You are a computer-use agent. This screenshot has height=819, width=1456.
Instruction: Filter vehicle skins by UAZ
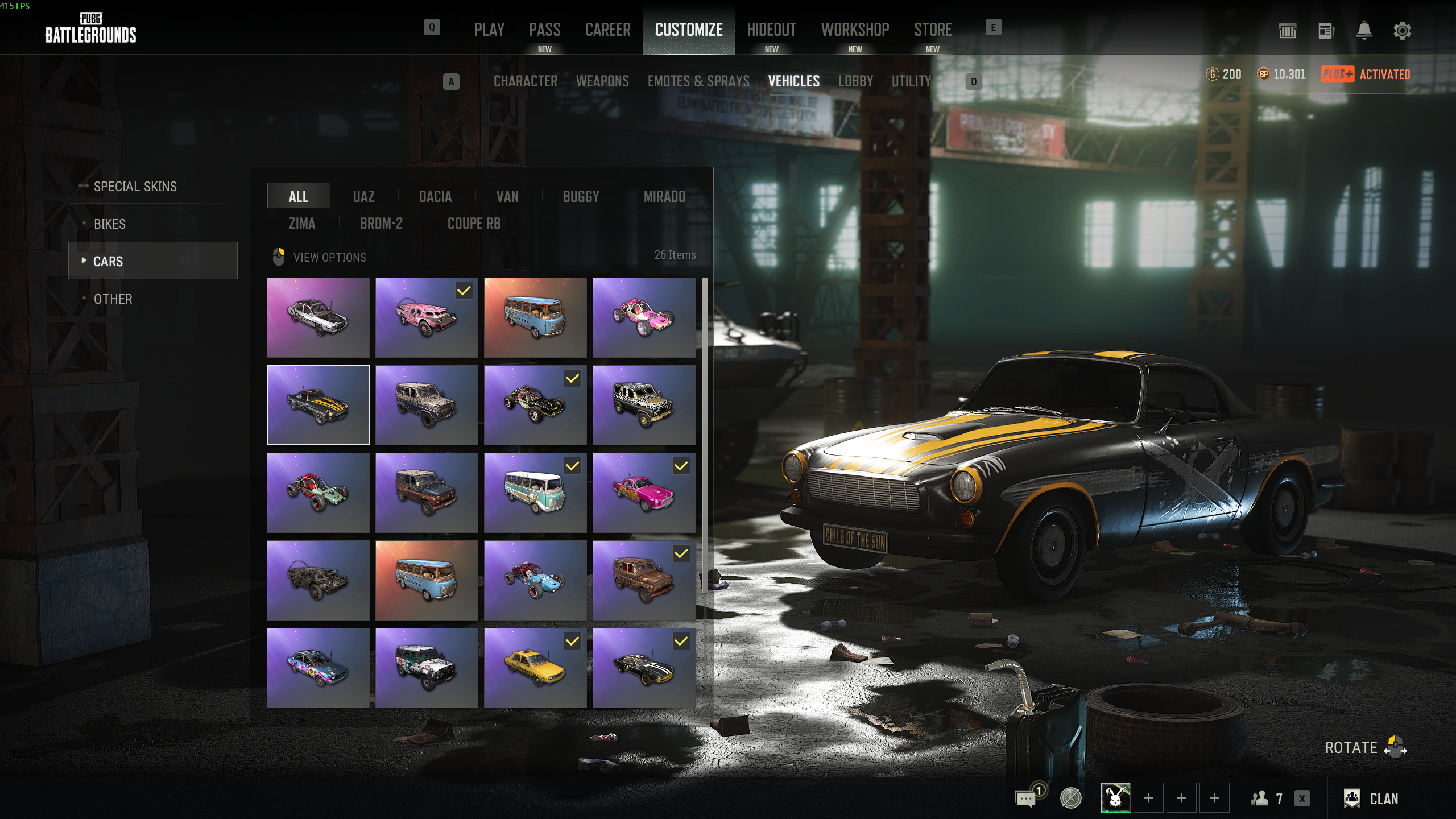tap(363, 197)
